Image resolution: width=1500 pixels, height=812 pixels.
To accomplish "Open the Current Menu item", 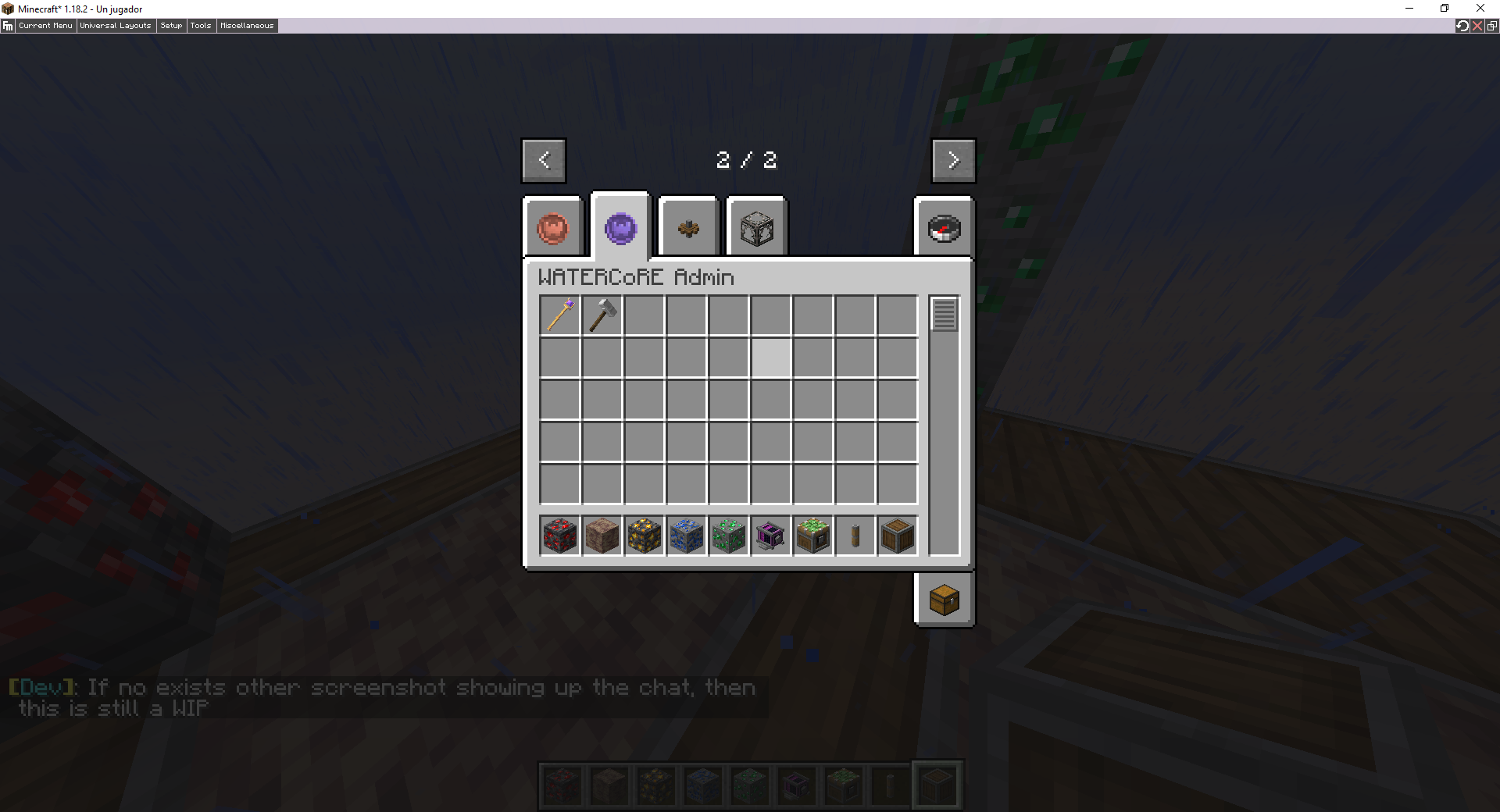I will pyautogui.click(x=45, y=25).
